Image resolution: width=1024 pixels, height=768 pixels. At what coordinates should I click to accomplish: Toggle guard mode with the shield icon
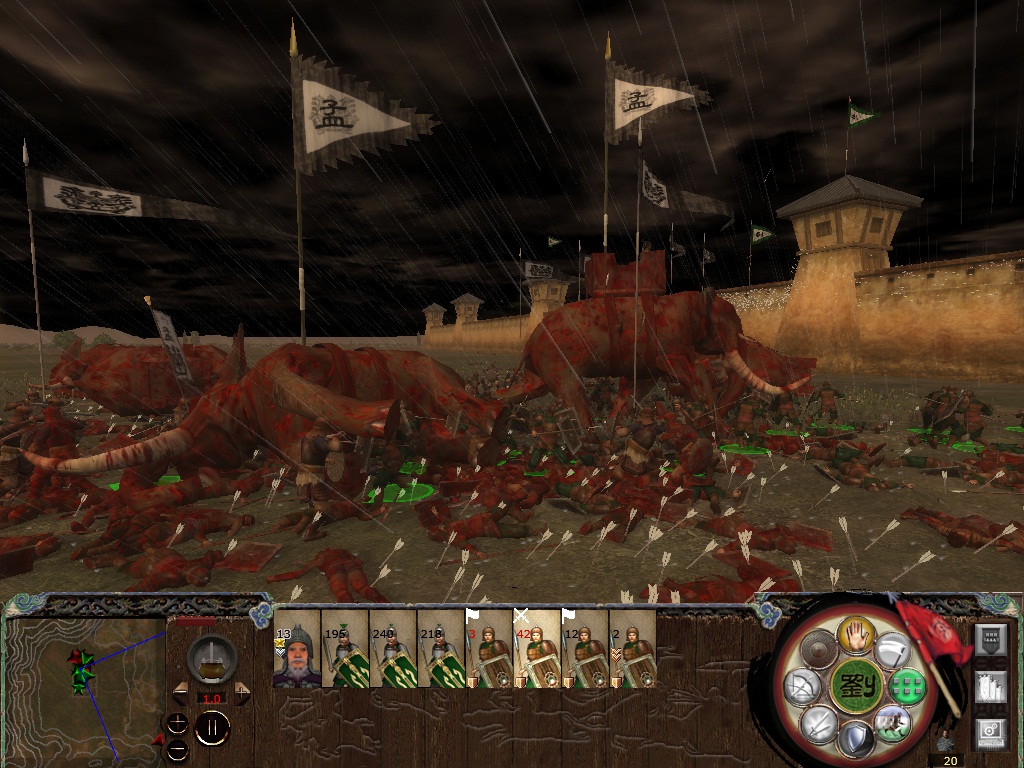[x=853, y=739]
